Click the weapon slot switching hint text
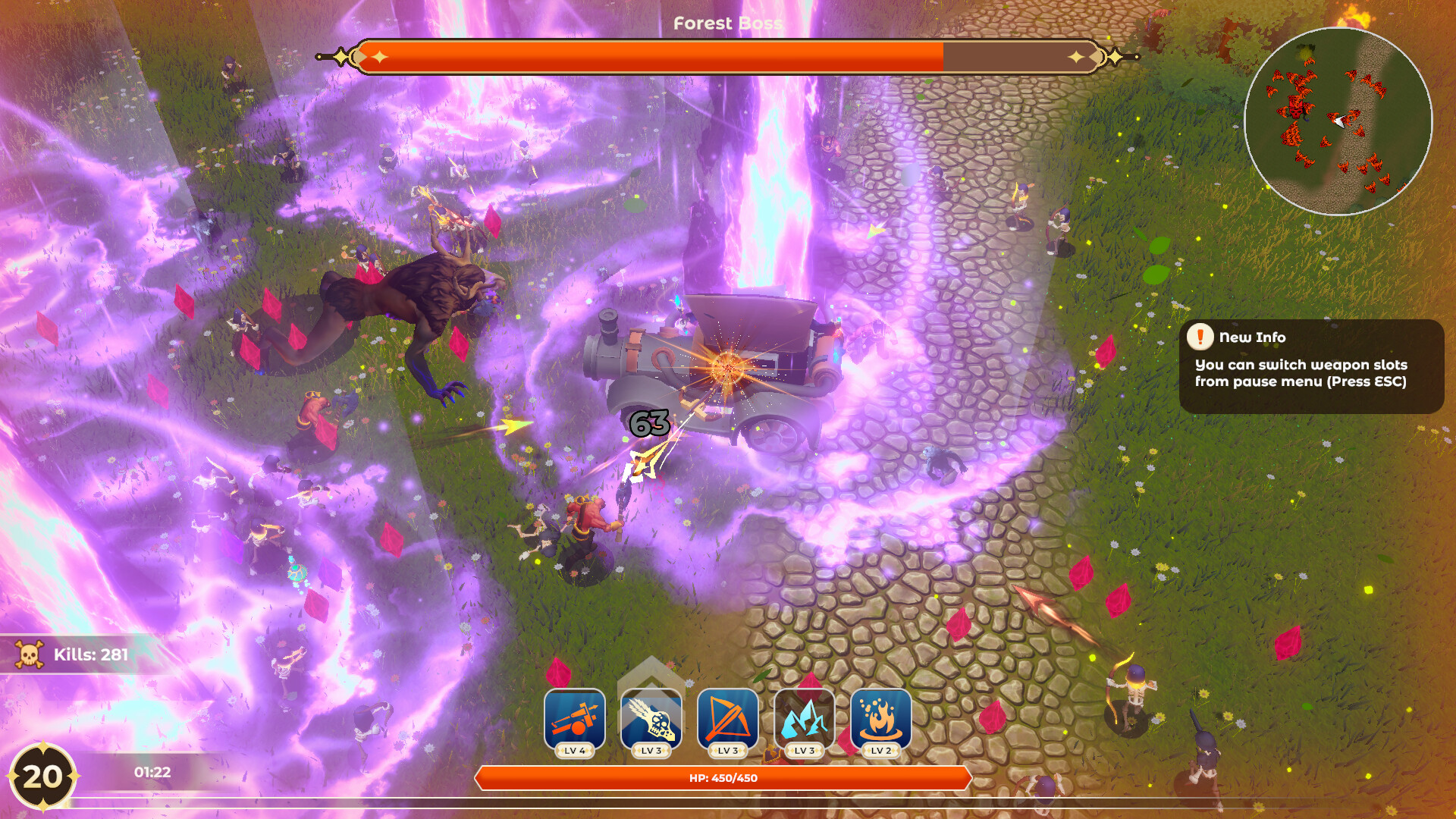This screenshot has width=1456, height=819. coord(1300,372)
